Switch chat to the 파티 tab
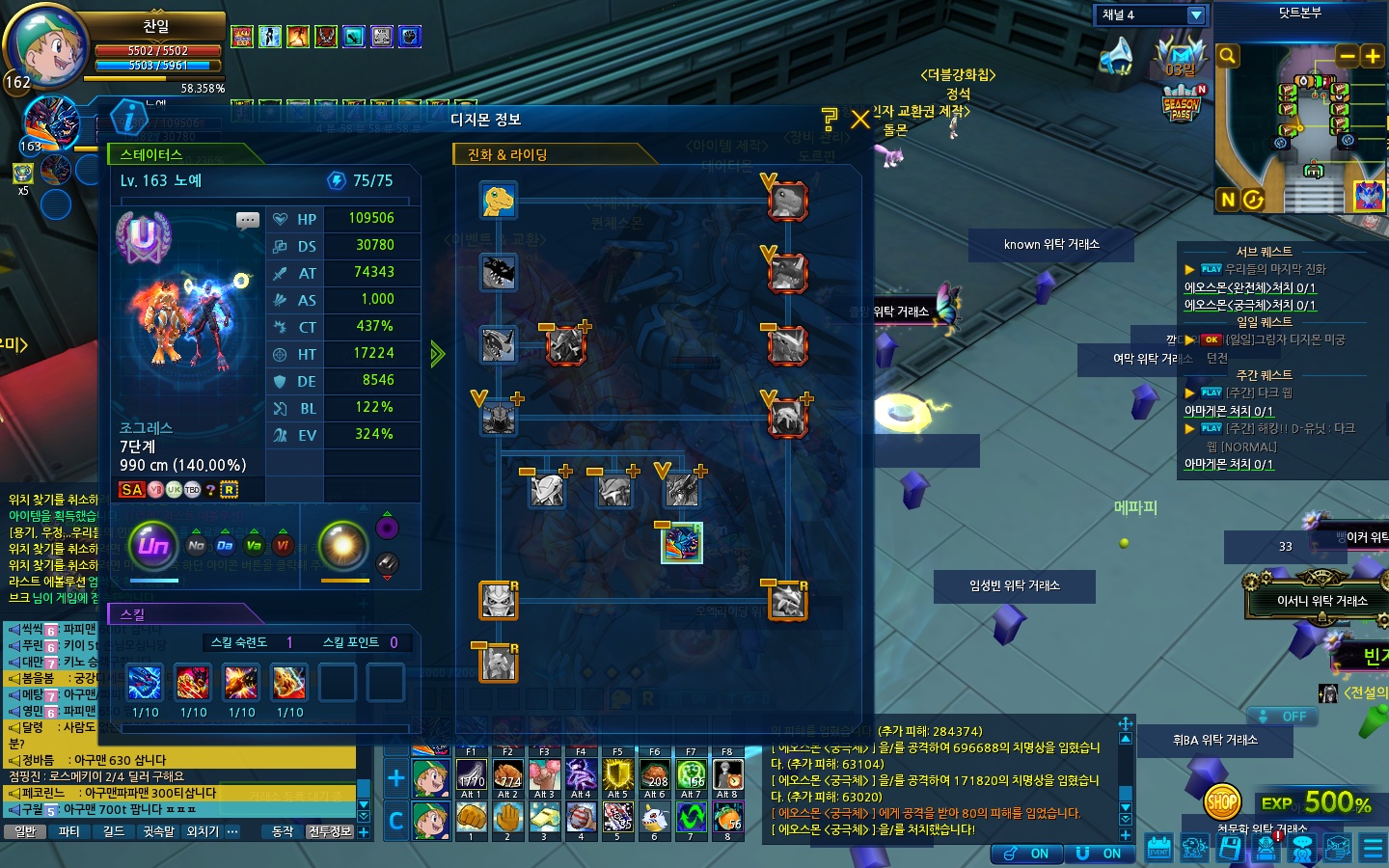1389x868 pixels. pos(69,831)
